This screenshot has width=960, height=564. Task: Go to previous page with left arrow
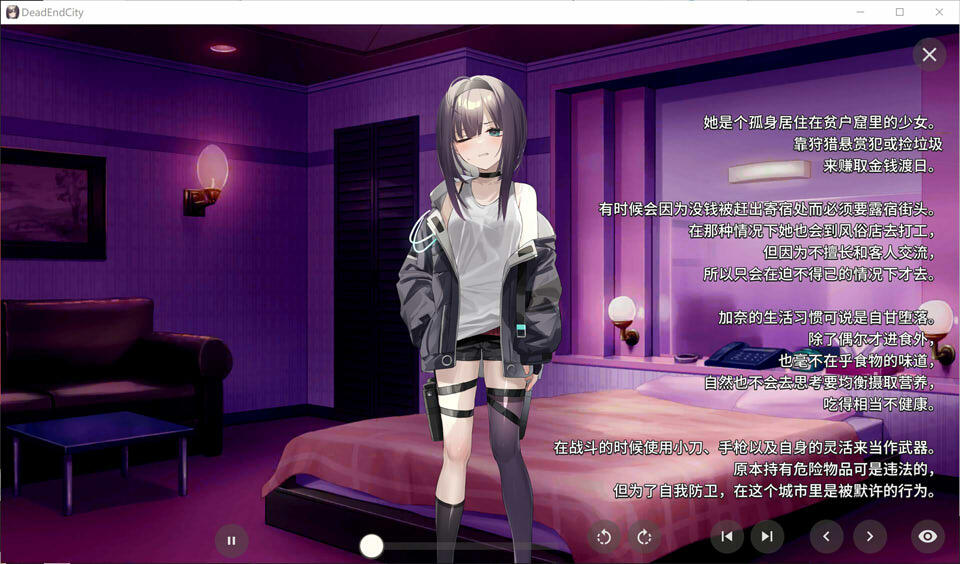(x=826, y=537)
